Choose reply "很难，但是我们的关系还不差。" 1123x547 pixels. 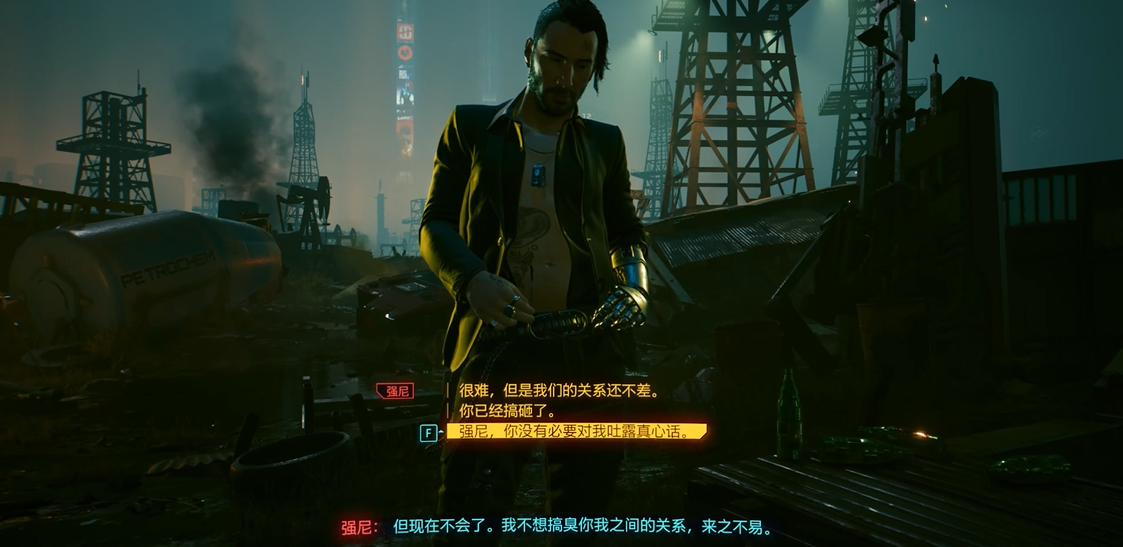[x=558, y=391]
